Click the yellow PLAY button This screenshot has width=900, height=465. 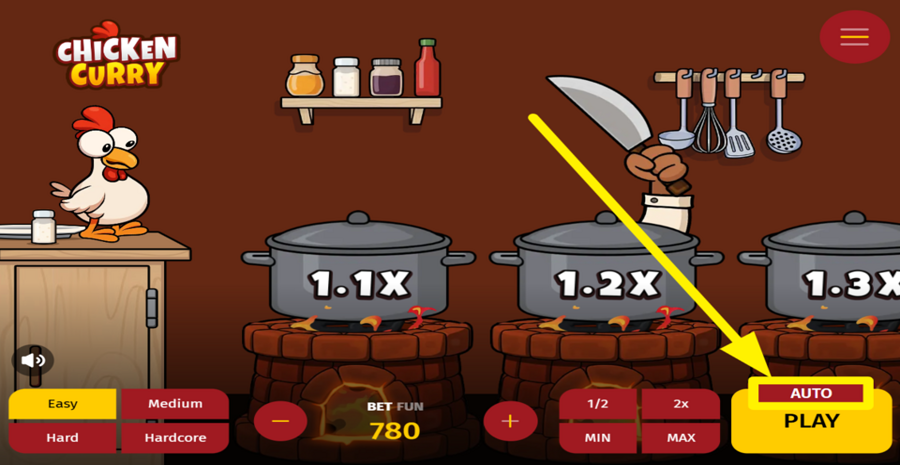click(x=811, y=423)
